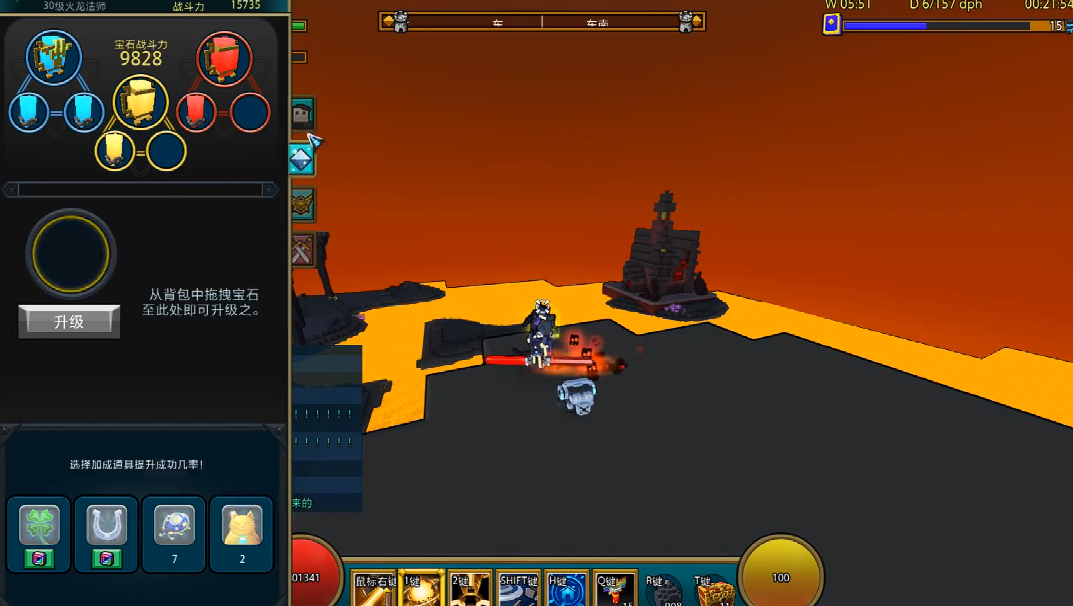The image size is (1073, 606).
Task: Open the crossed swords side tab
Action: pos(302,250)
